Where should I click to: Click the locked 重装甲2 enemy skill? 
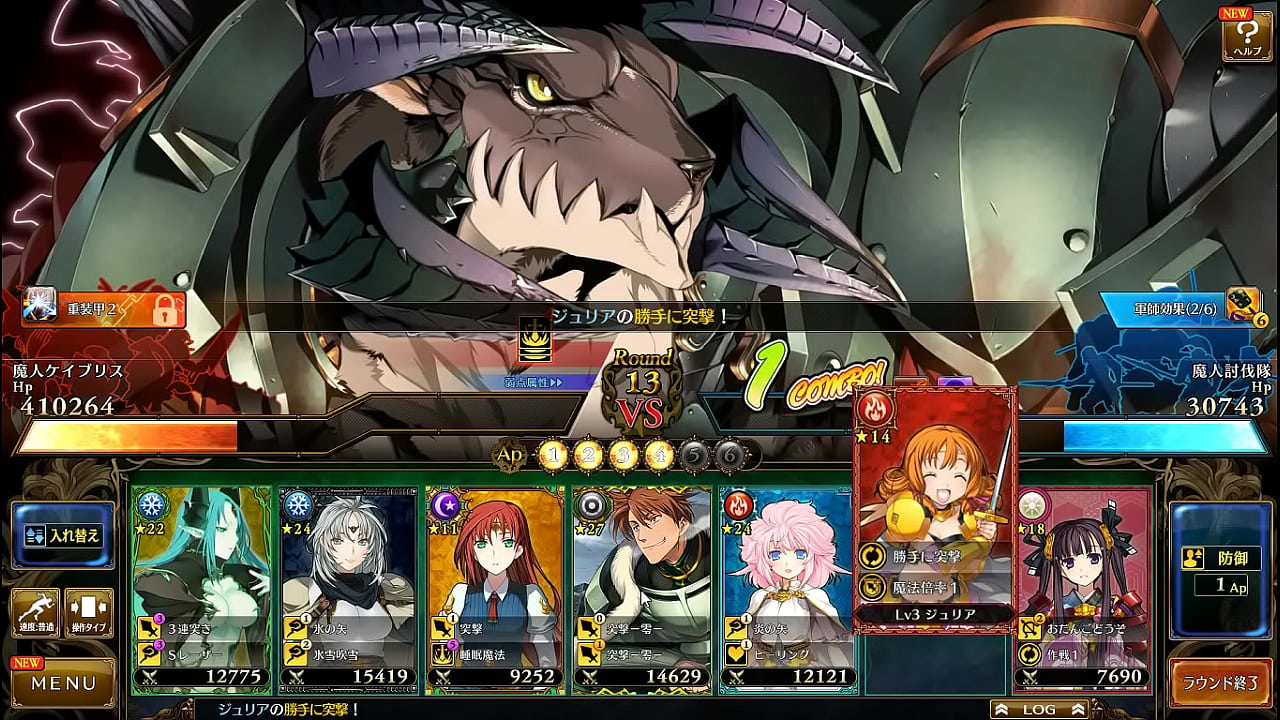[x=104, y=309]
